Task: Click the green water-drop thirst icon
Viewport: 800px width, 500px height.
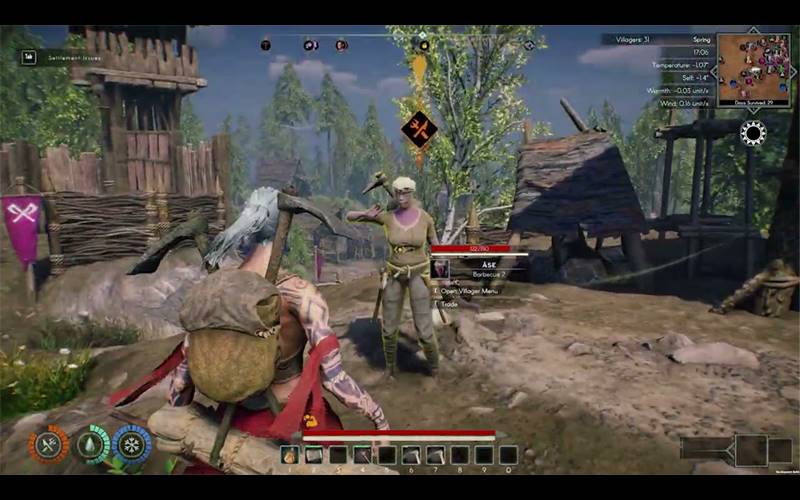Action: pyautogui.click(x=92, y=444)
